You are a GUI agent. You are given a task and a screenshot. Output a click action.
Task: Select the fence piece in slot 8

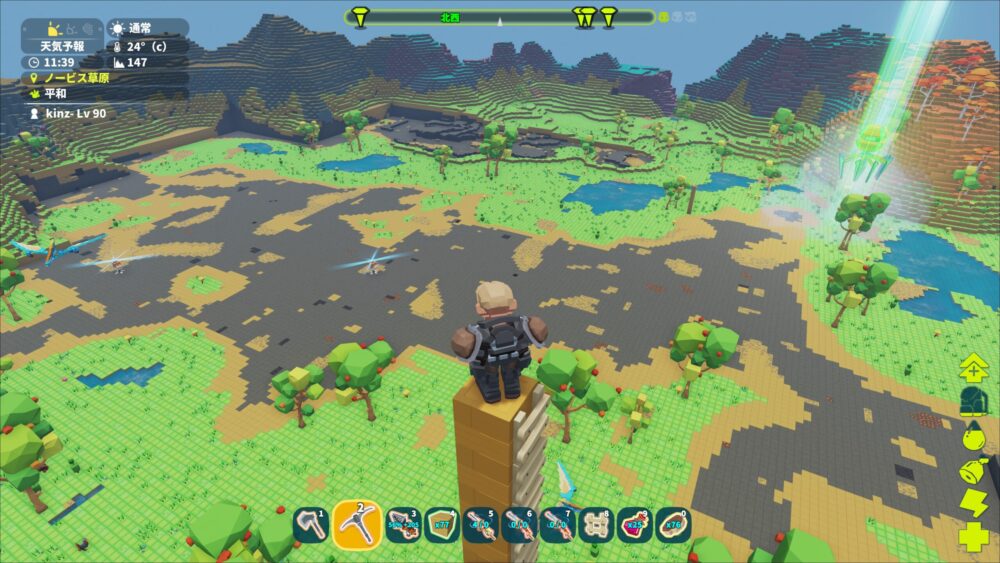point(596,525)
